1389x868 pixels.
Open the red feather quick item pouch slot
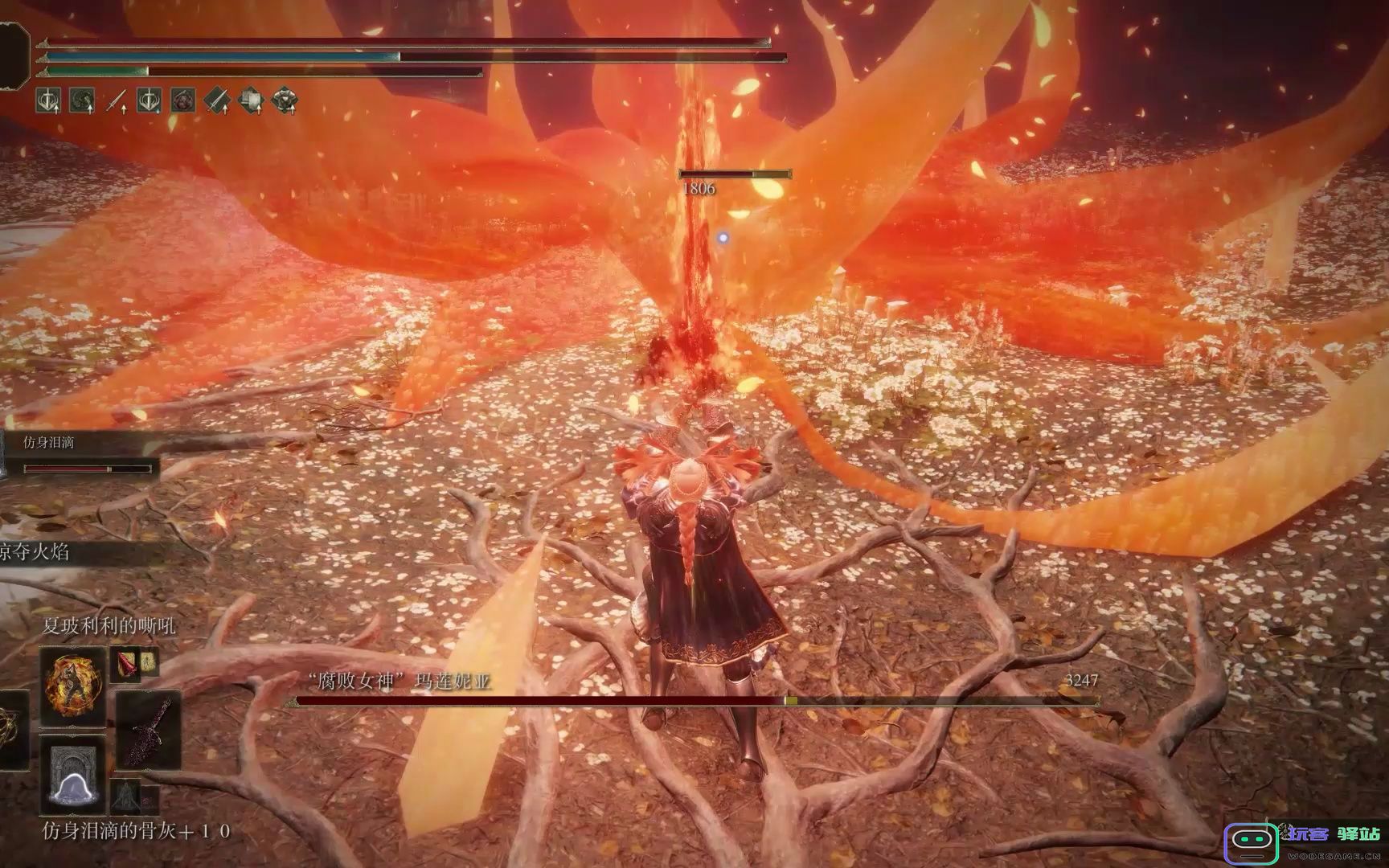(125, 662)
